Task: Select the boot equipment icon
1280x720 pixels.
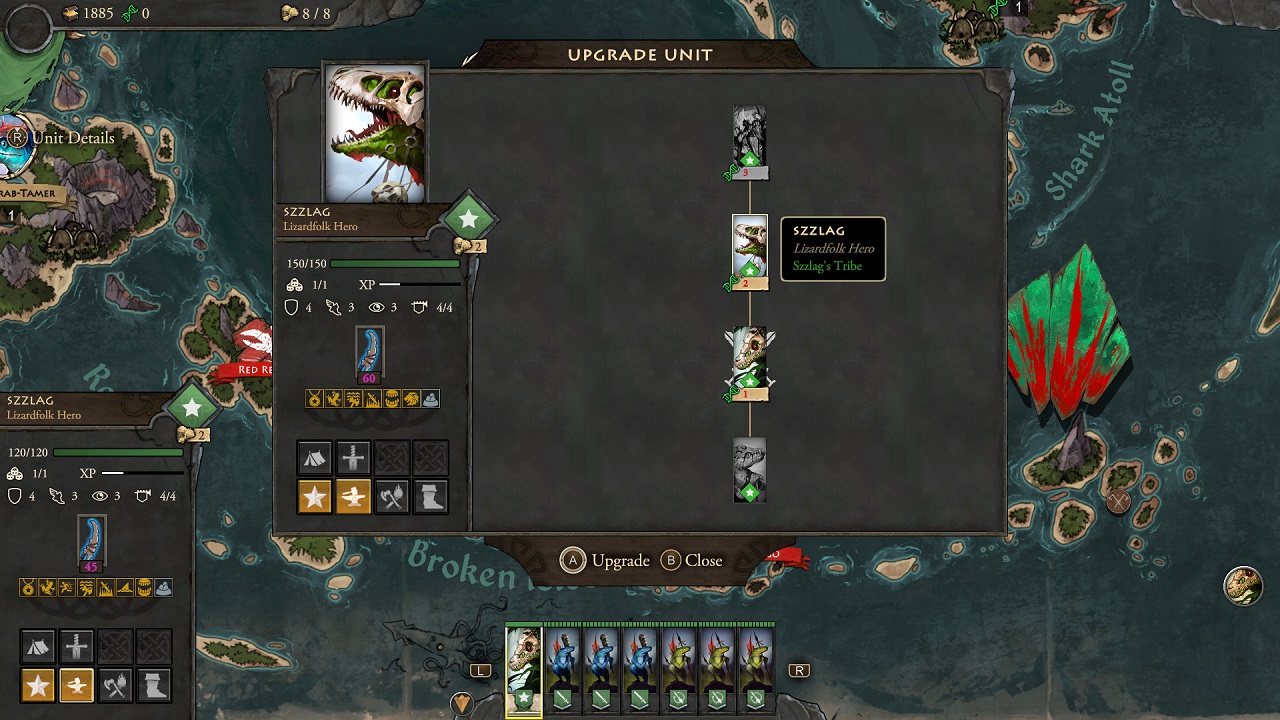Action: tap(430, 495)
